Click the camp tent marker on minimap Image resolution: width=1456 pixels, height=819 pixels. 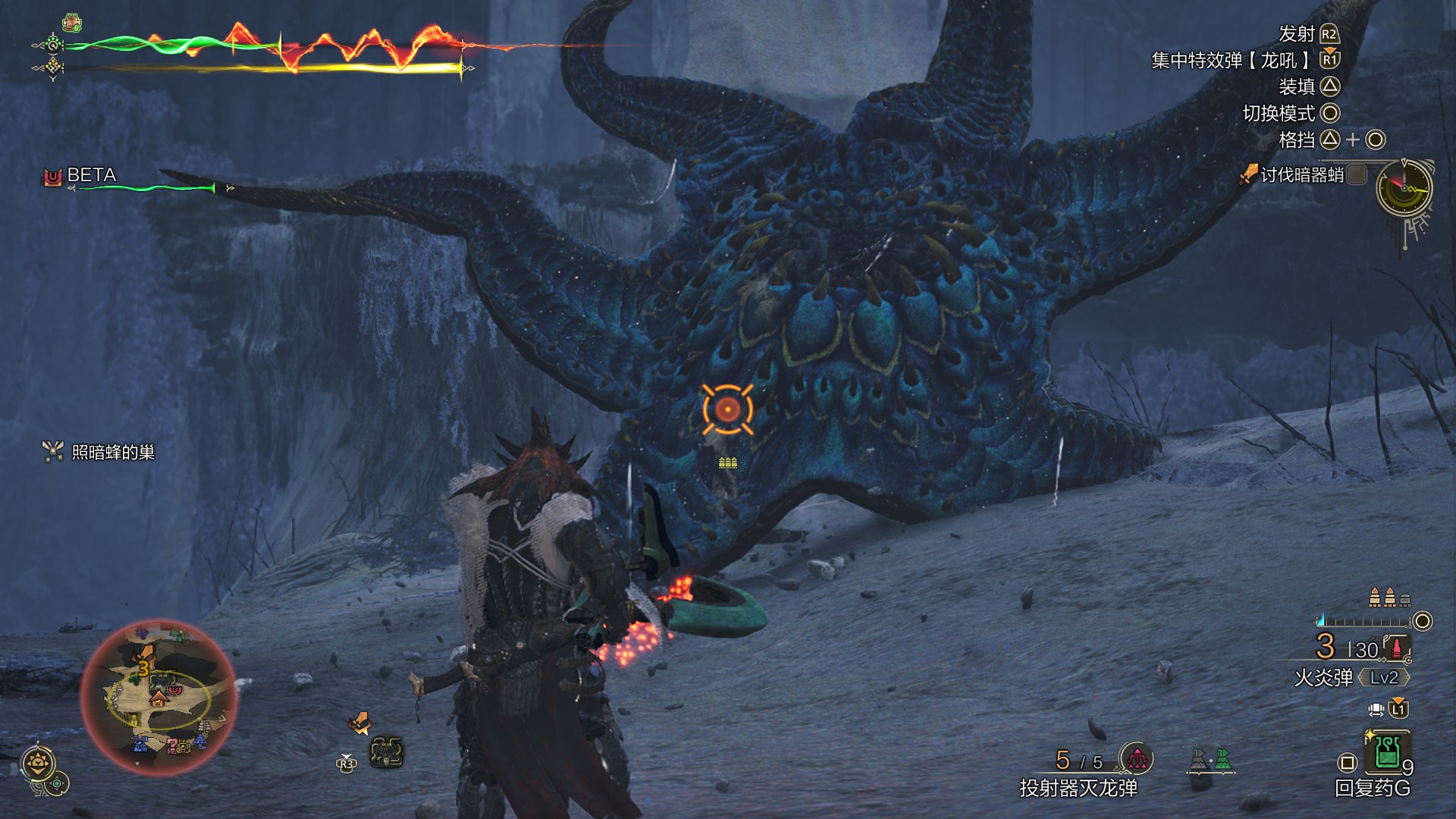(x=158, y=698)
